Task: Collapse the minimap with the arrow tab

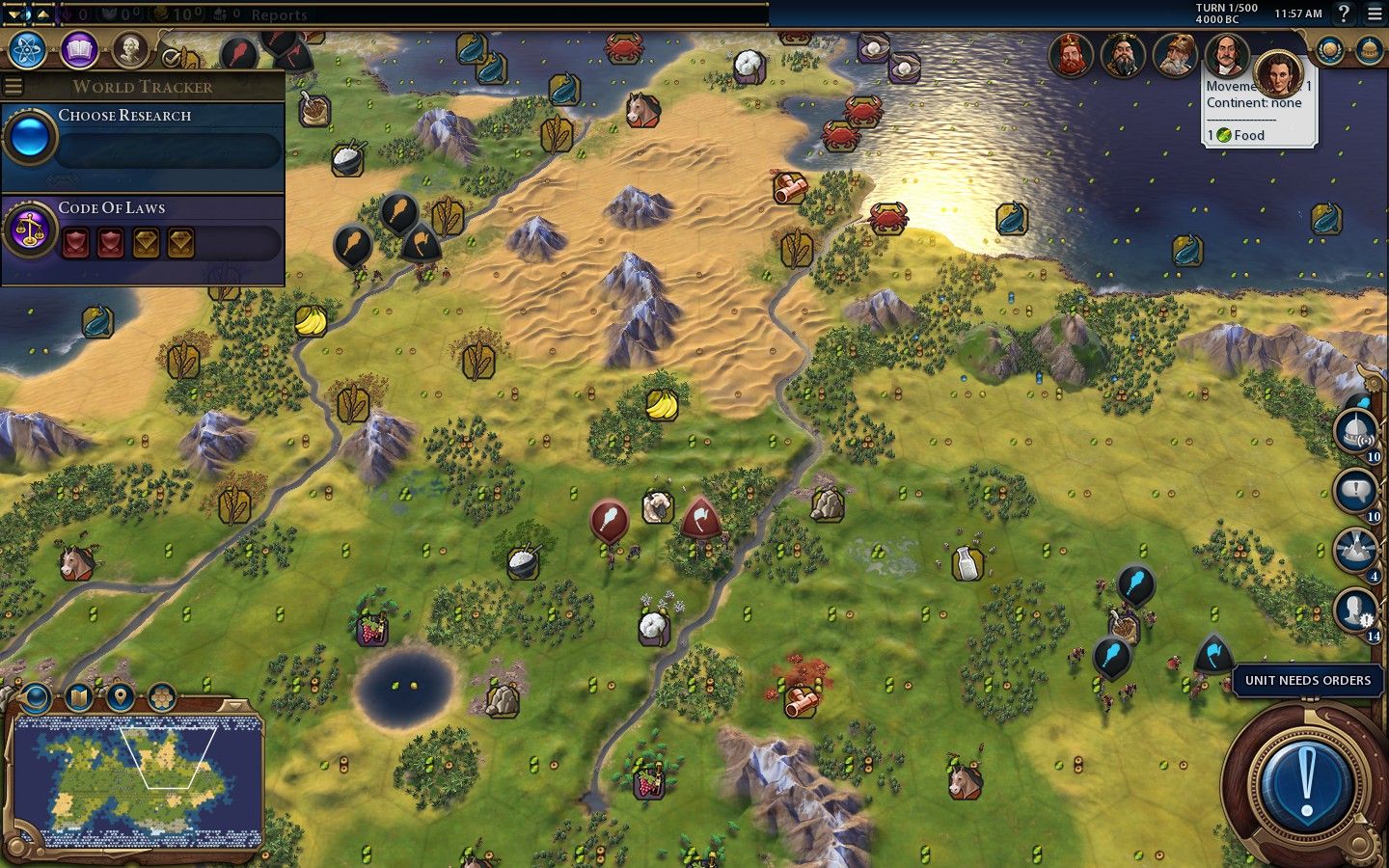Action: (x=232, y=705)
